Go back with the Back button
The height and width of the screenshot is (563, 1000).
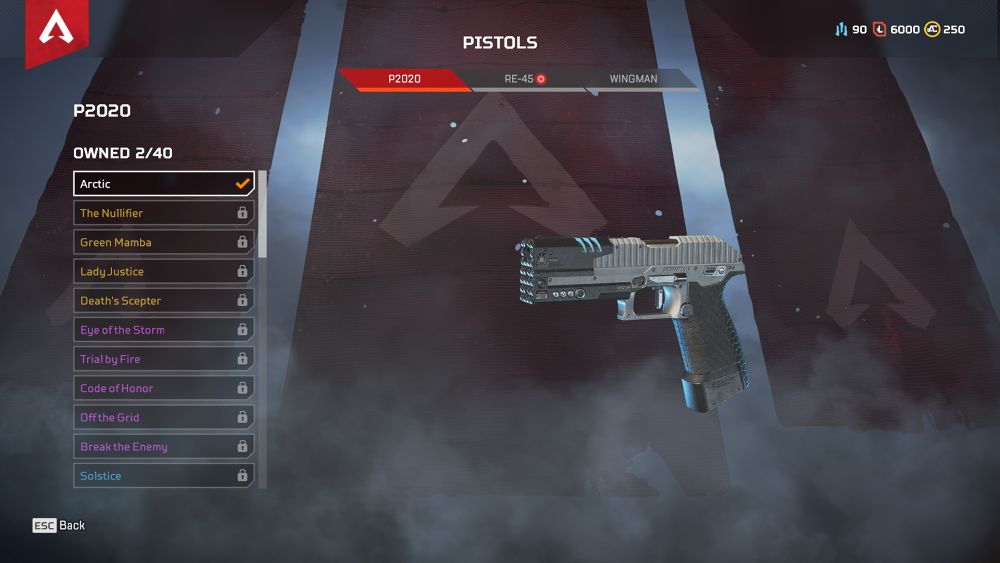pos(59,526)
